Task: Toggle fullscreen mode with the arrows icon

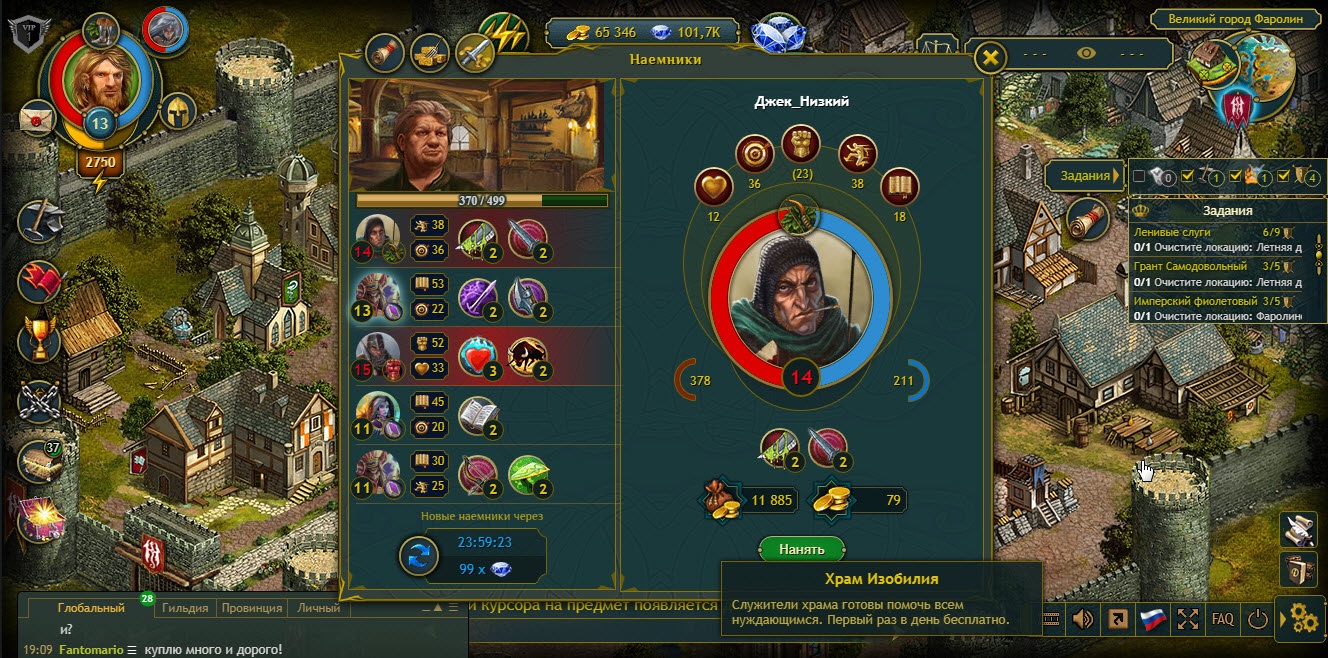Action: [1188, 619]
